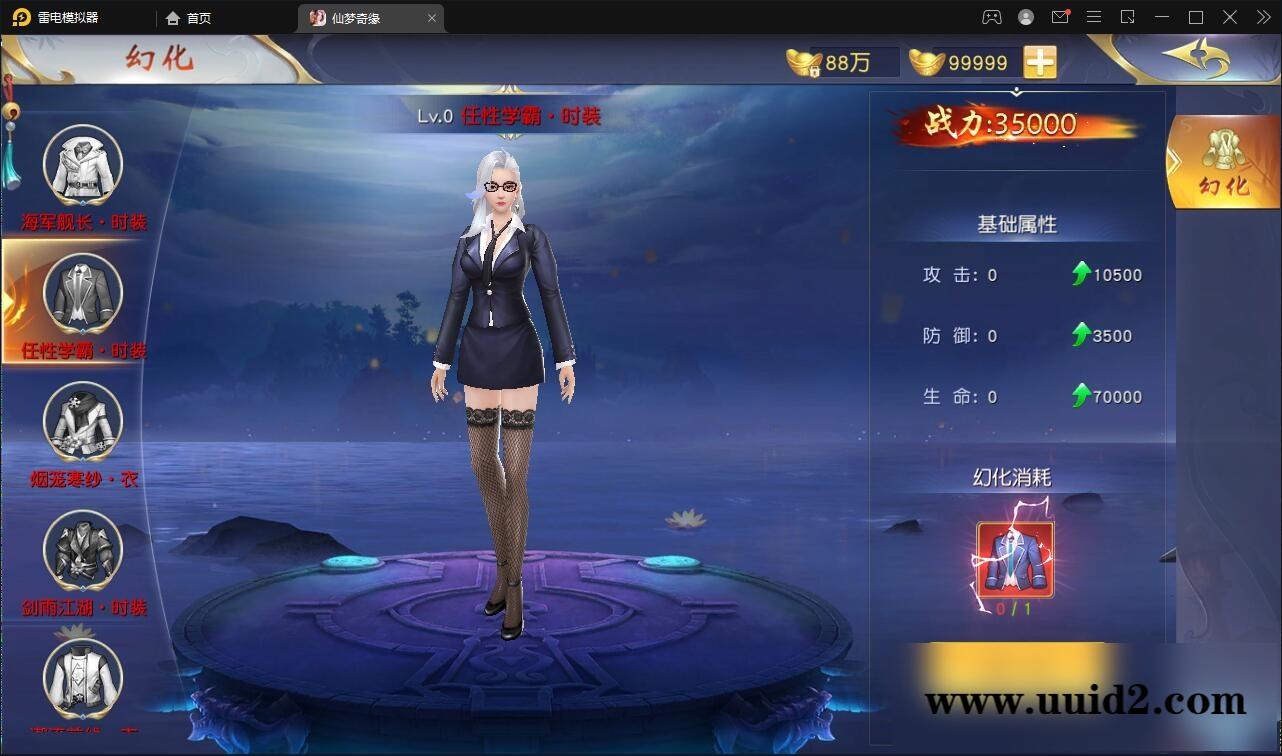Screen dimensions: 1282x756
Task: Check mail via envelope icon with red badge
Action: [1060, 17]
